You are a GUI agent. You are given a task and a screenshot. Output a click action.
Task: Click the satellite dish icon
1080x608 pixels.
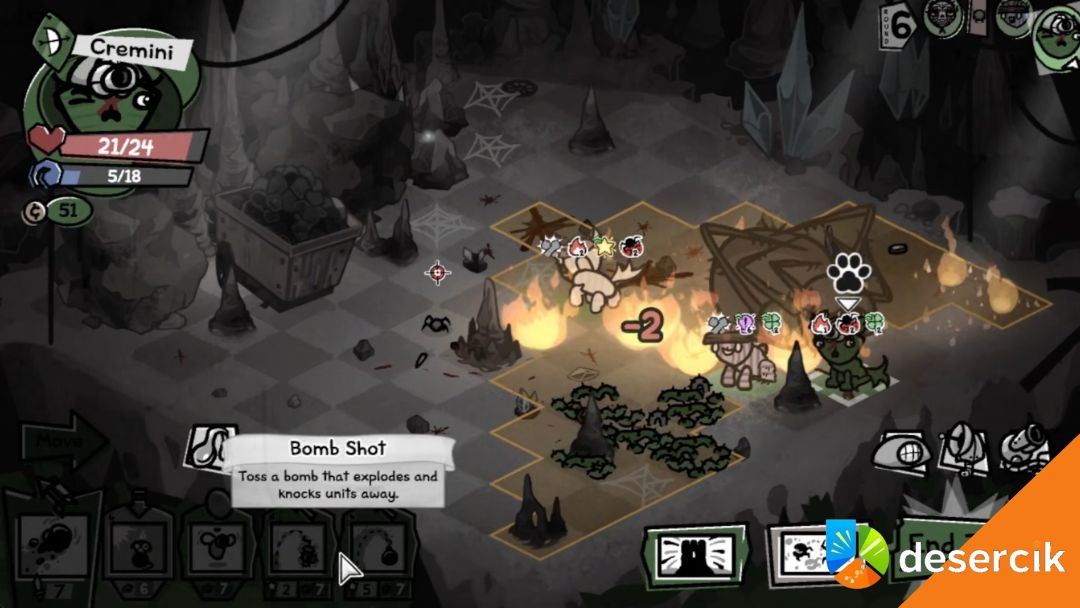[964, 448]
